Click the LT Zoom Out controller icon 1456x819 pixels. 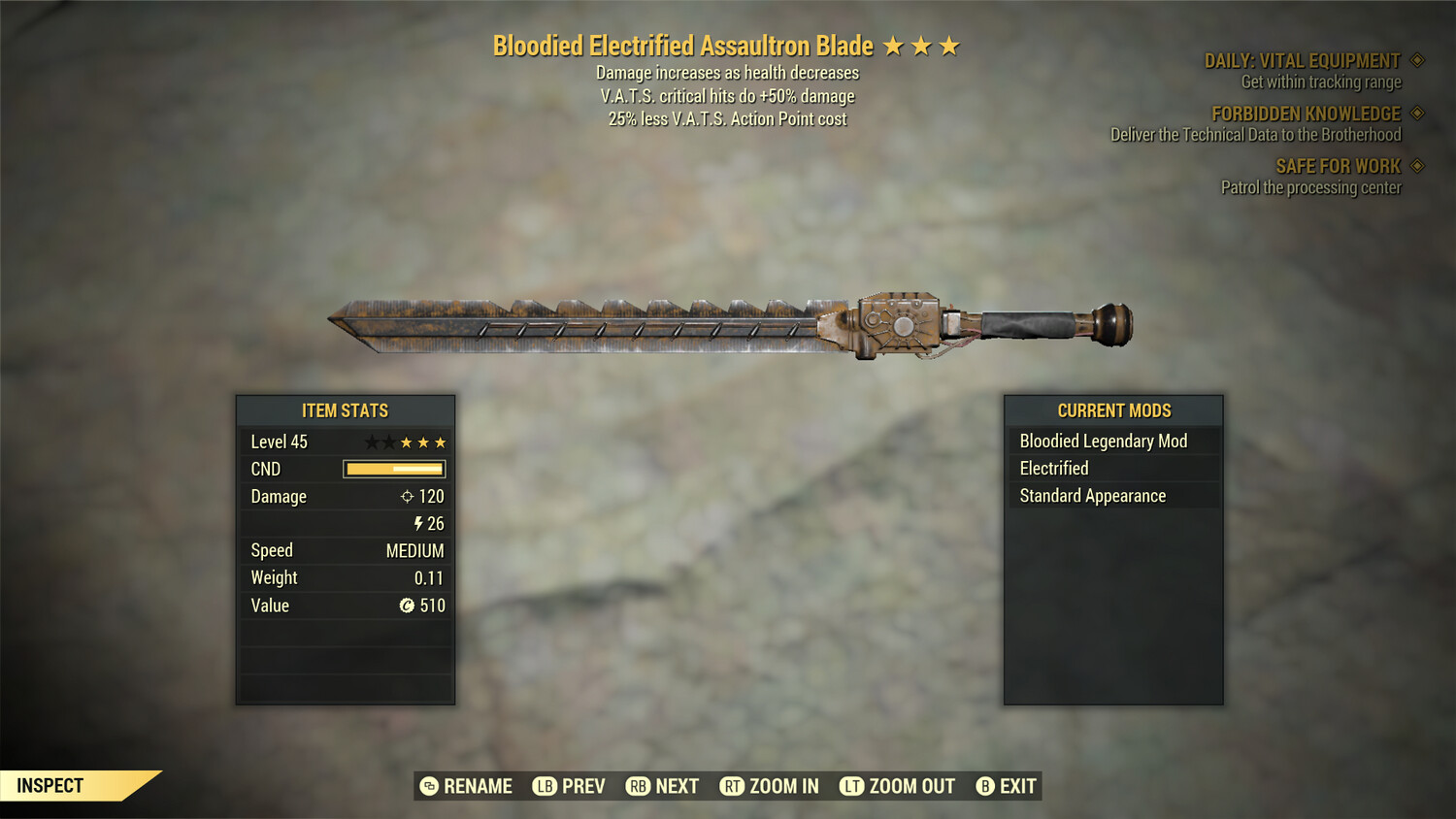click(851, 786)
